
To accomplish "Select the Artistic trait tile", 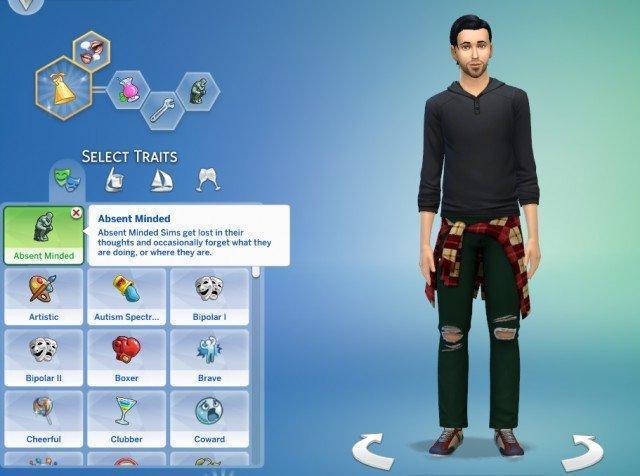I will (43, 297).
